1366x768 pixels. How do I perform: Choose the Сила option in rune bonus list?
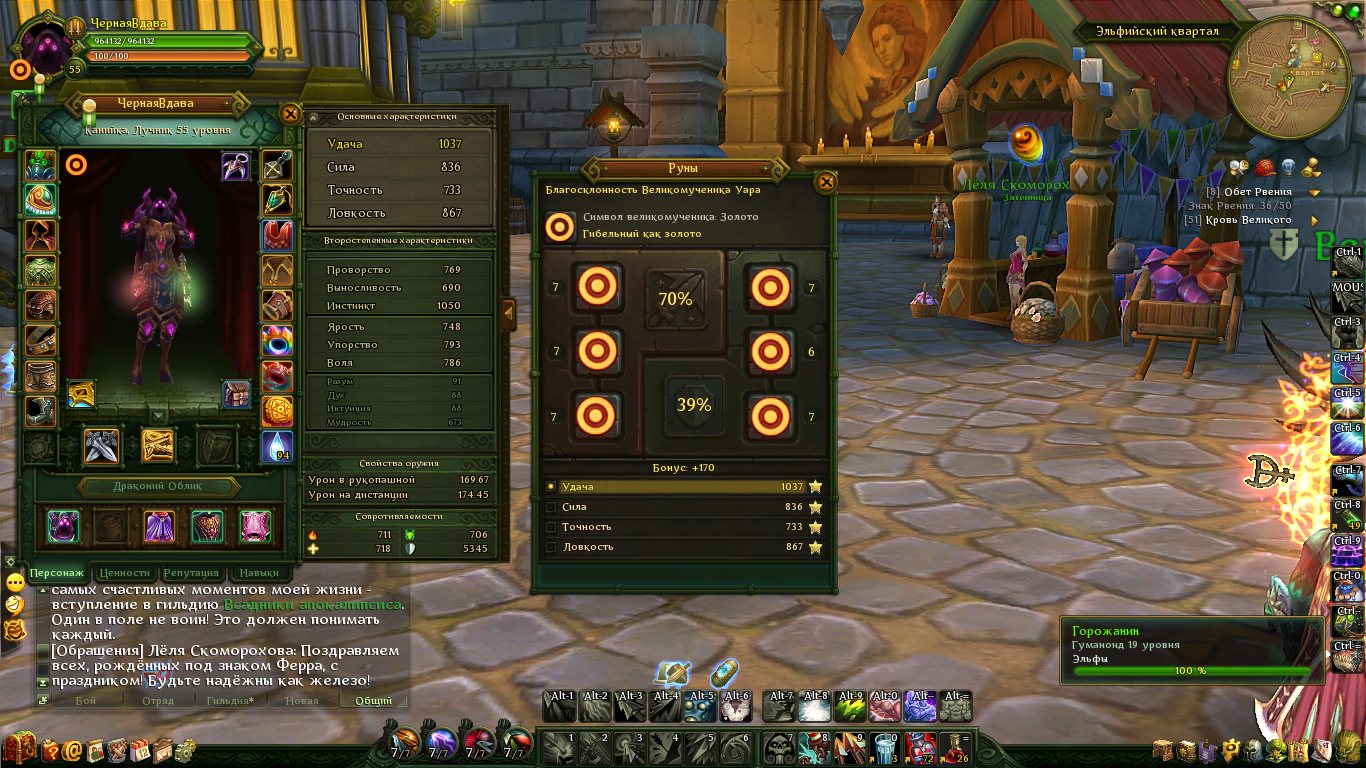point(685,507)
